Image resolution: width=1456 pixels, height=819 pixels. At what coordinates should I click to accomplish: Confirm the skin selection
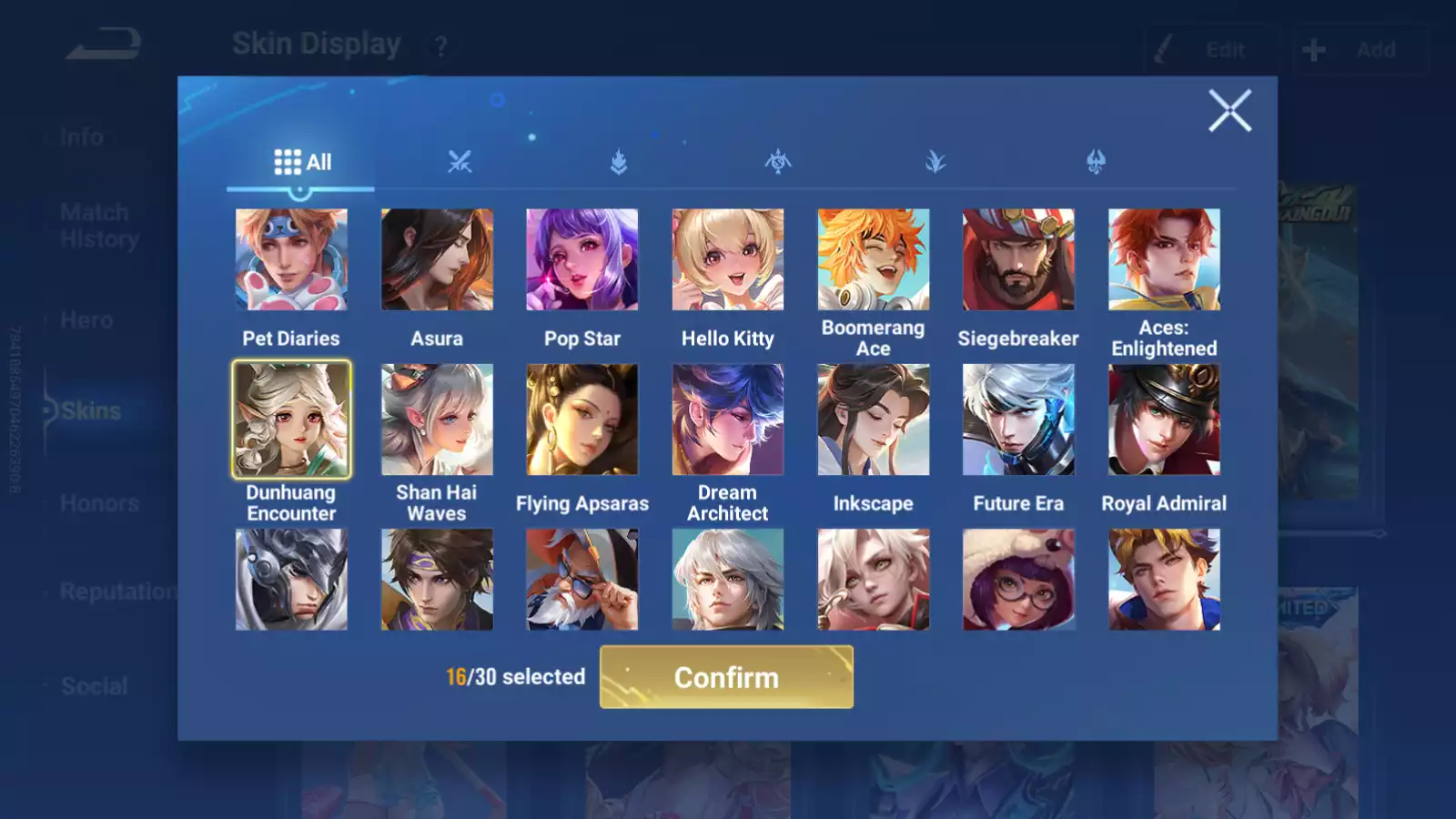pos(726,677)
